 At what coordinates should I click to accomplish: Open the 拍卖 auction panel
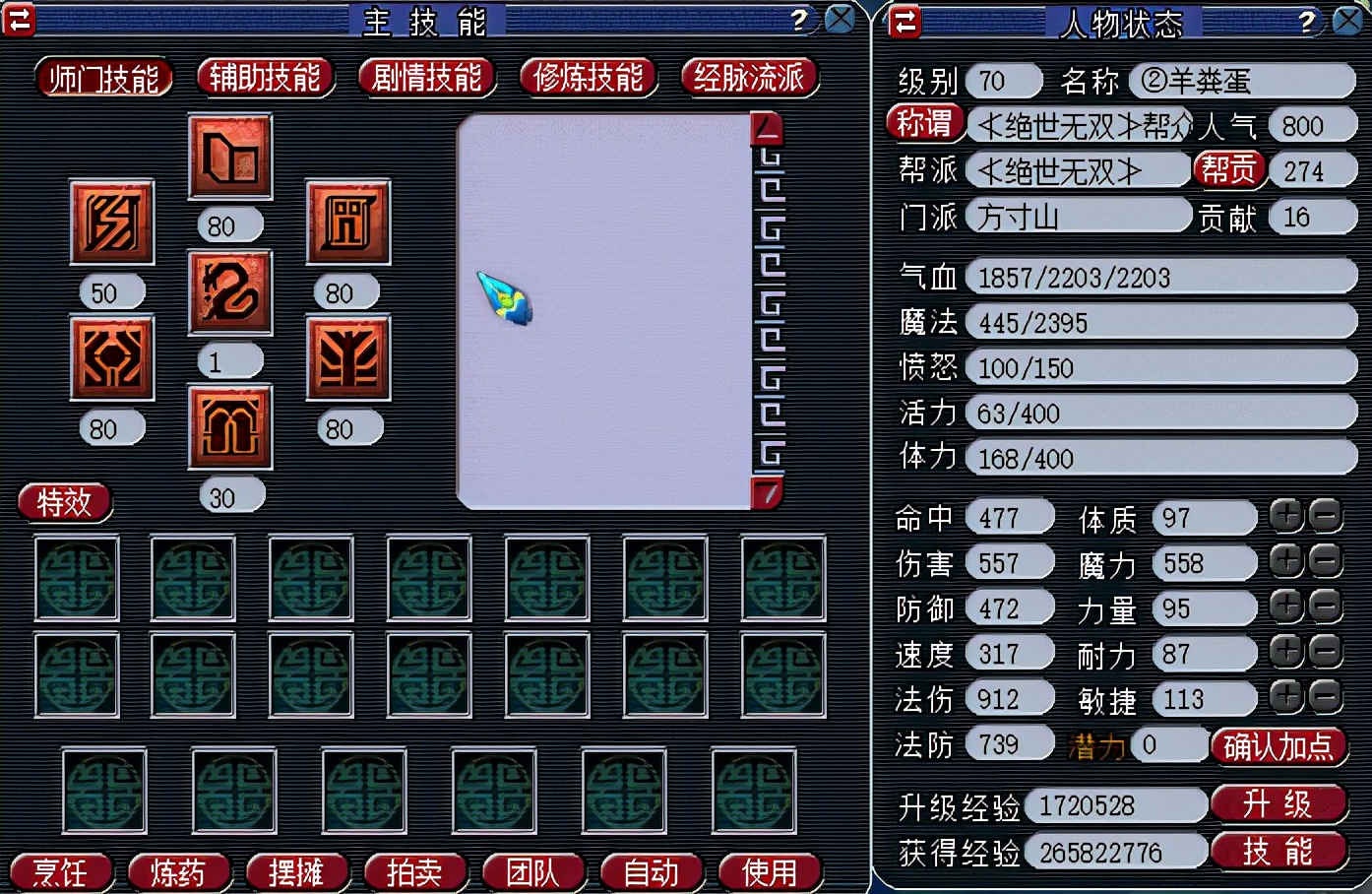[415, 871]
